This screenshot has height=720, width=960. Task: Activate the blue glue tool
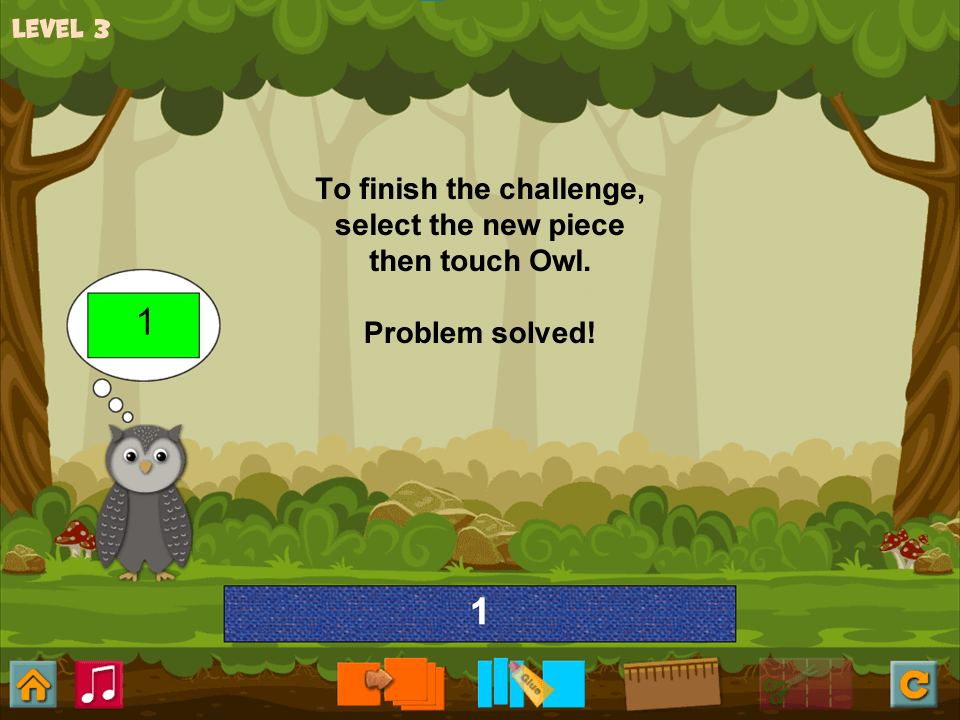pos(531,683)
